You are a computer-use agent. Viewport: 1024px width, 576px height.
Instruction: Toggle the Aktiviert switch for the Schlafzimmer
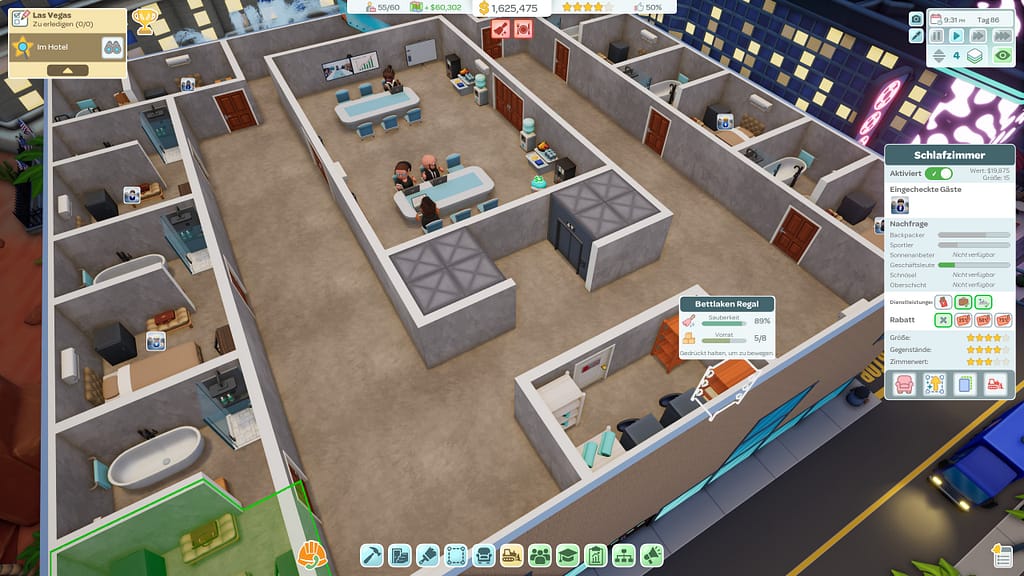939,173
